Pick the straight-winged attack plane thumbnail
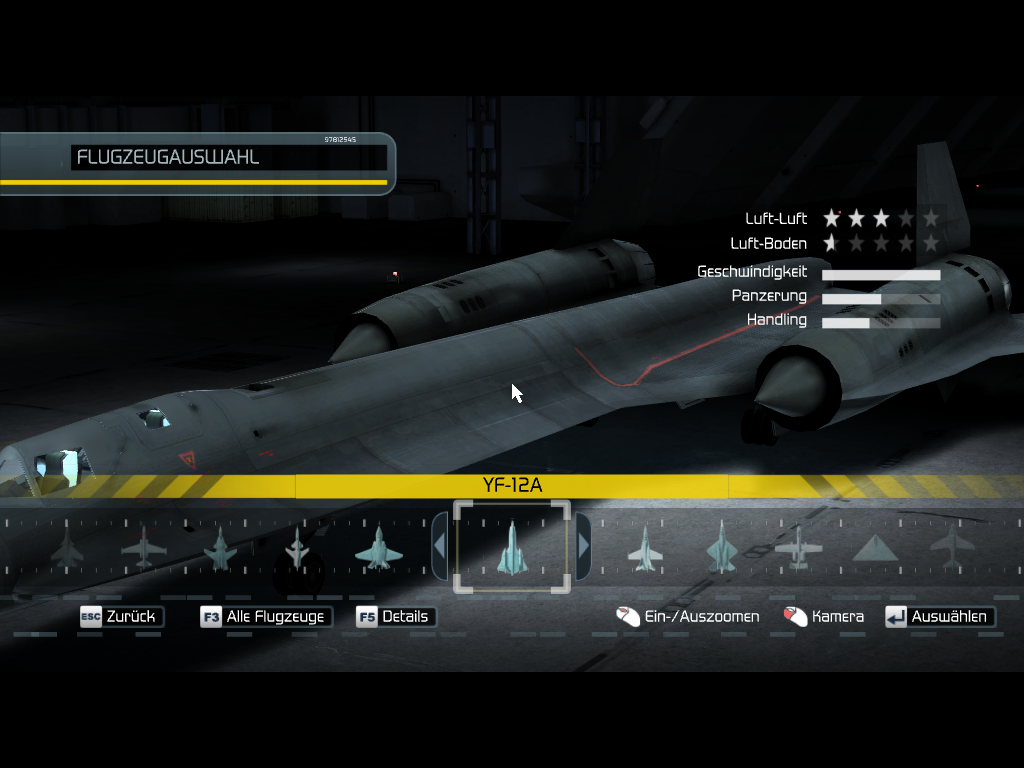Image resolution: width=1024 pixels, height=768 pixels. coord(798,547)
